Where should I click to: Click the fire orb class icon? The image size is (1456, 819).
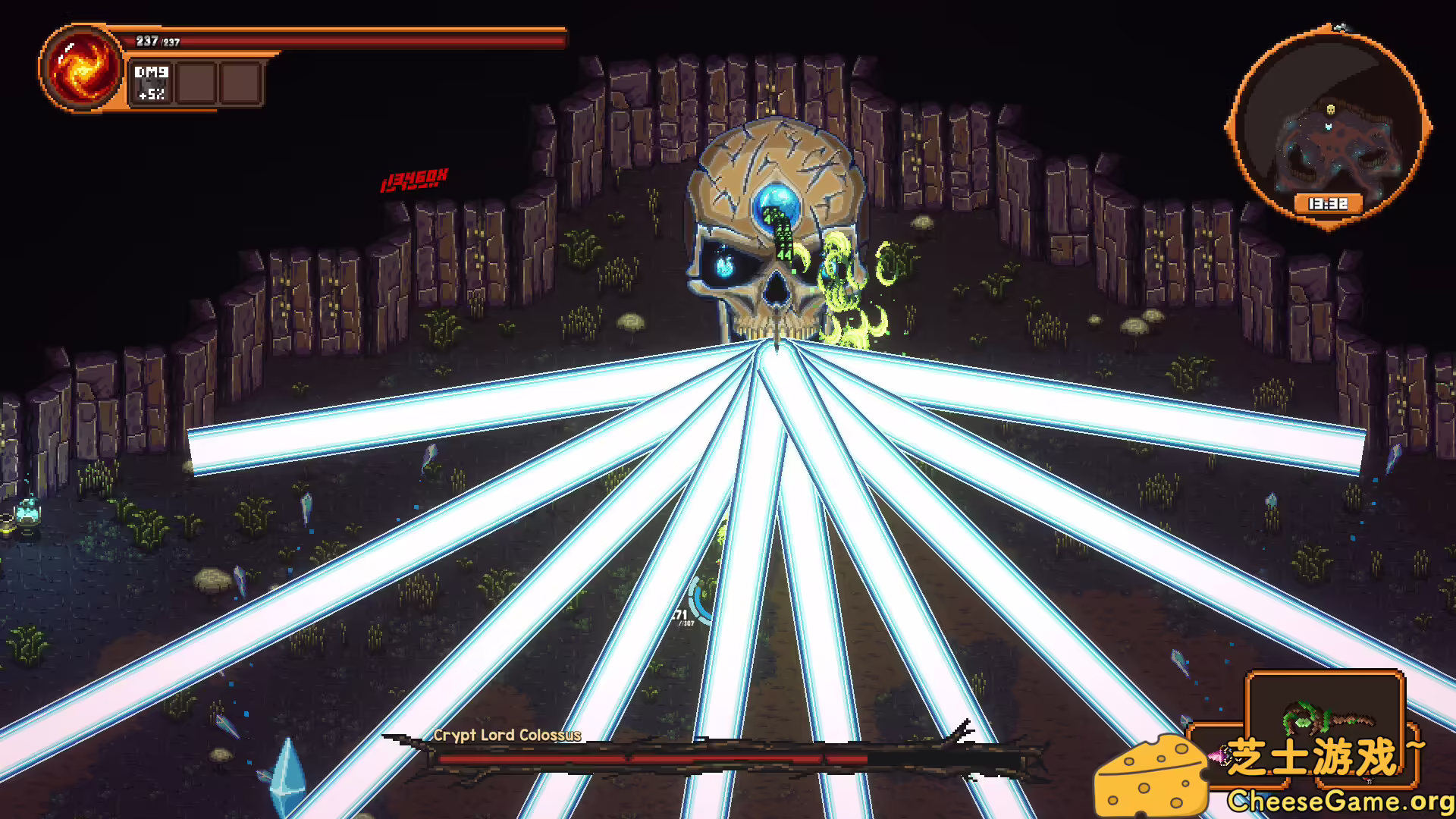pos(81,68)
